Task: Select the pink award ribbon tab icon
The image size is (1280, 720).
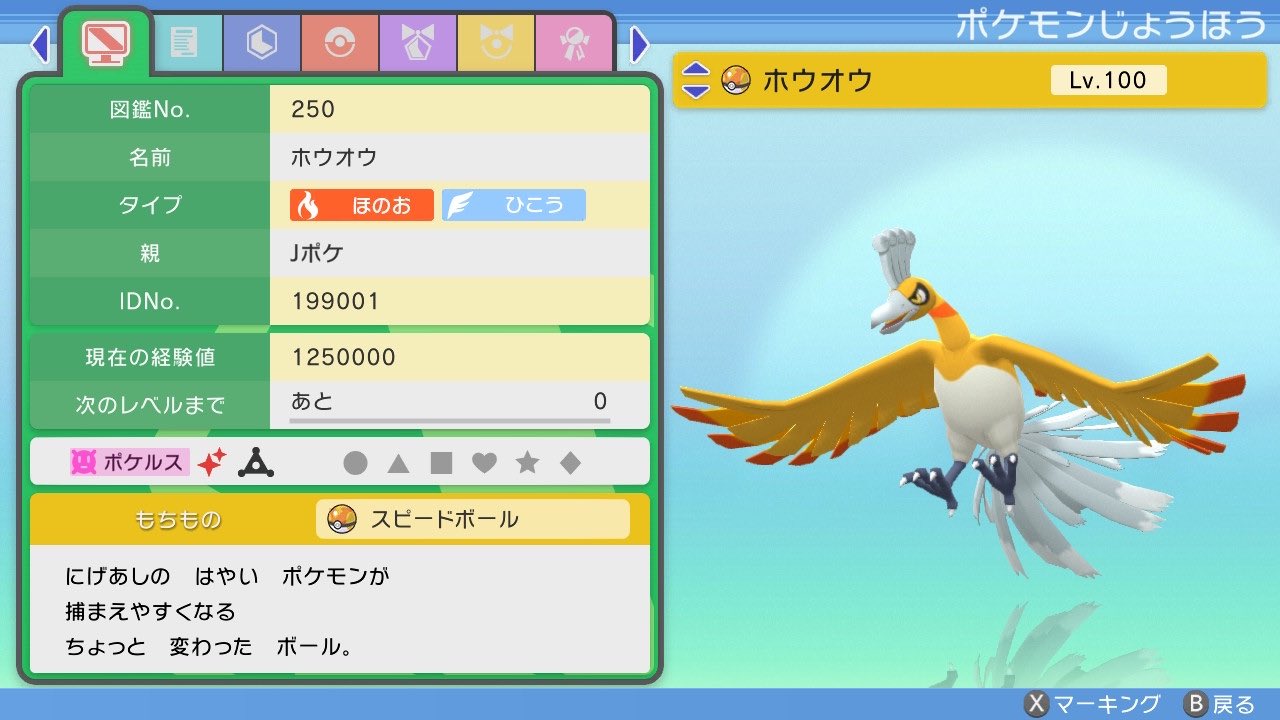Action: pos(572,43)
